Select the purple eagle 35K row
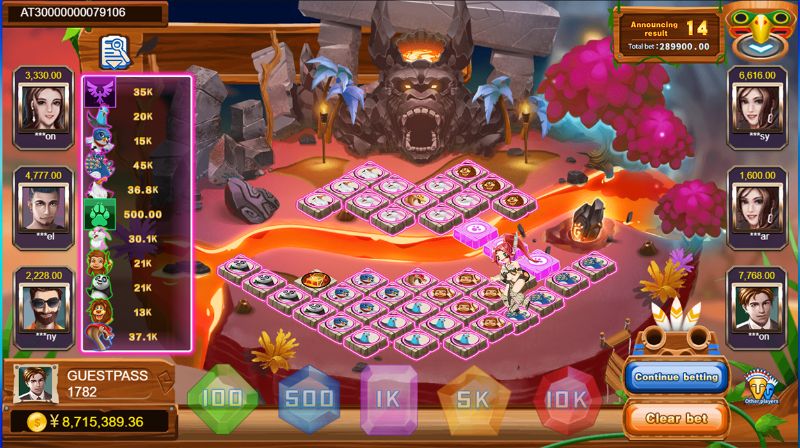The width and height of the screenshot is (800, 448). (x=137, y=92)
